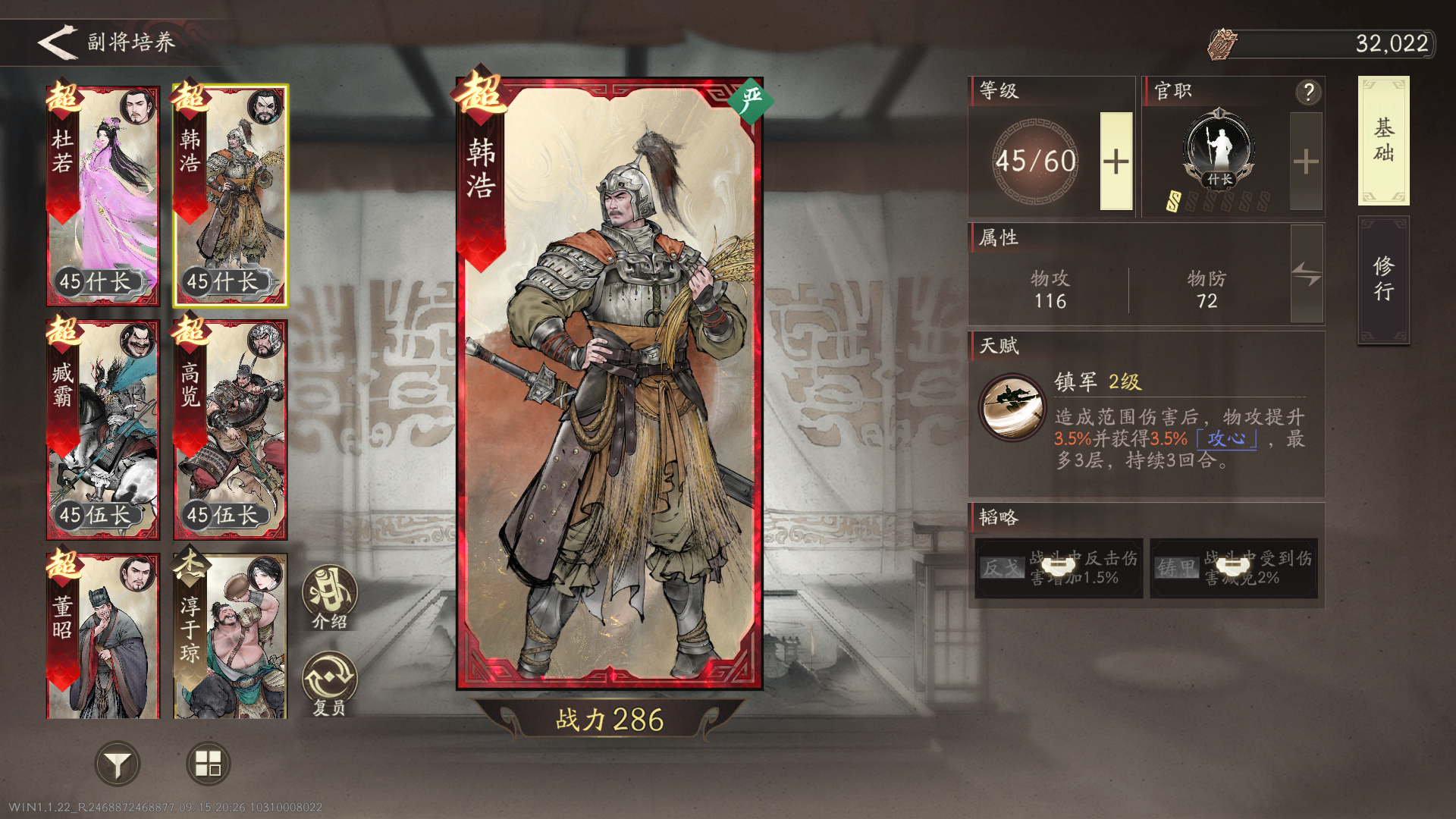Open the 「攻心」 effect link
The height and width of the screenshot is (819, 1456).
(1227, 438)
